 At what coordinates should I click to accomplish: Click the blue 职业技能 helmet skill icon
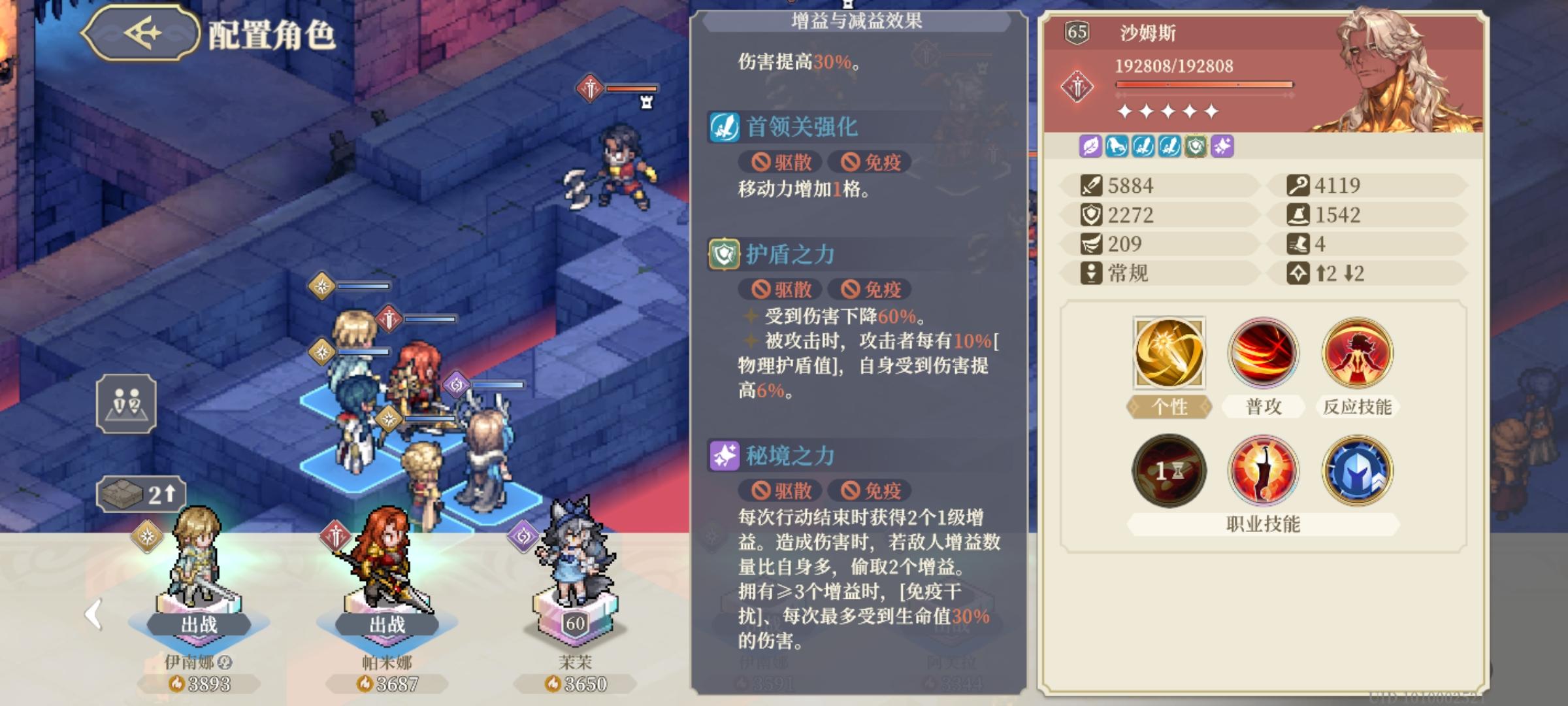click(1356, 472)
